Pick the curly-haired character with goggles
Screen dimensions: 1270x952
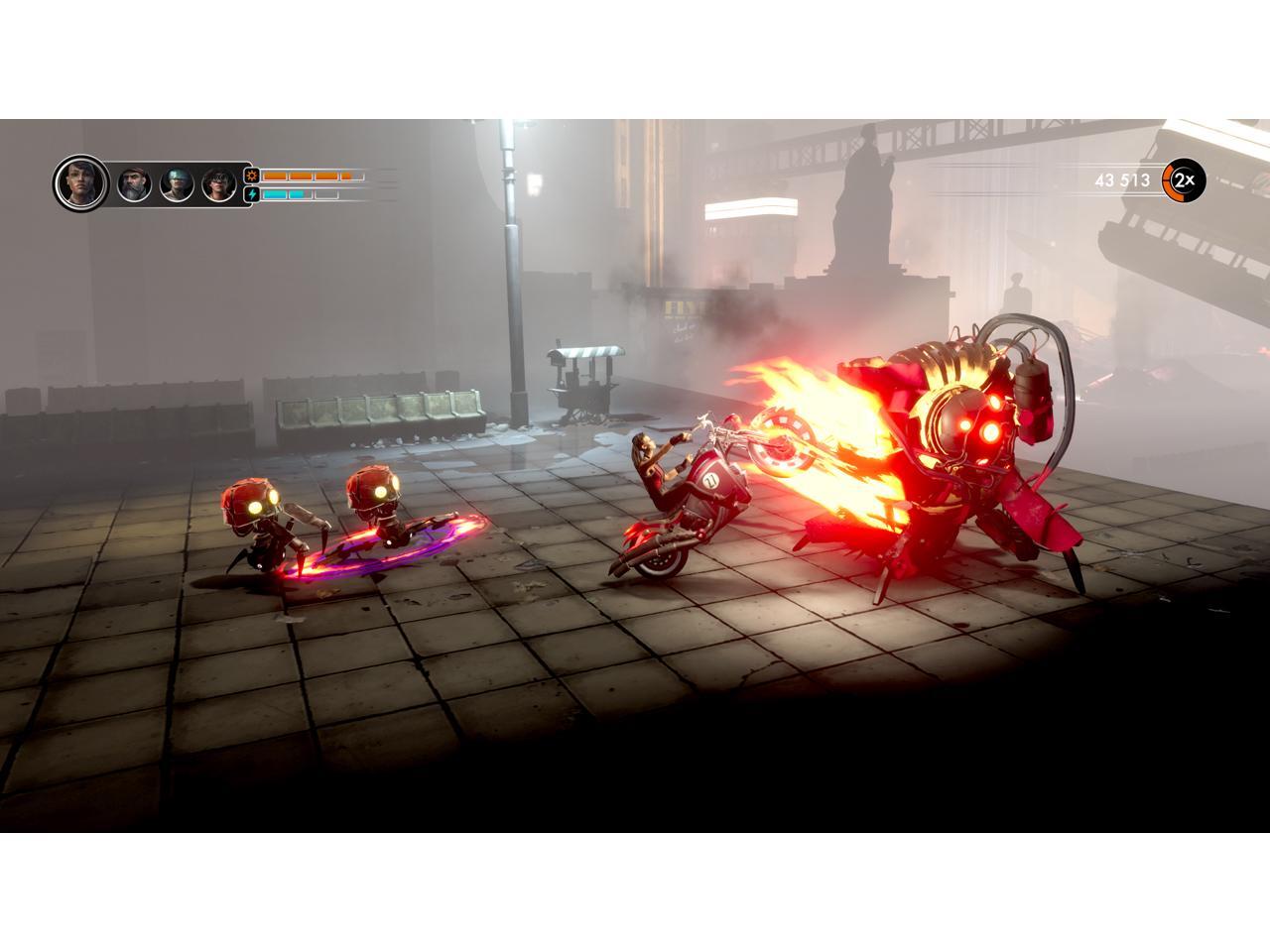[x=218, y=184]
